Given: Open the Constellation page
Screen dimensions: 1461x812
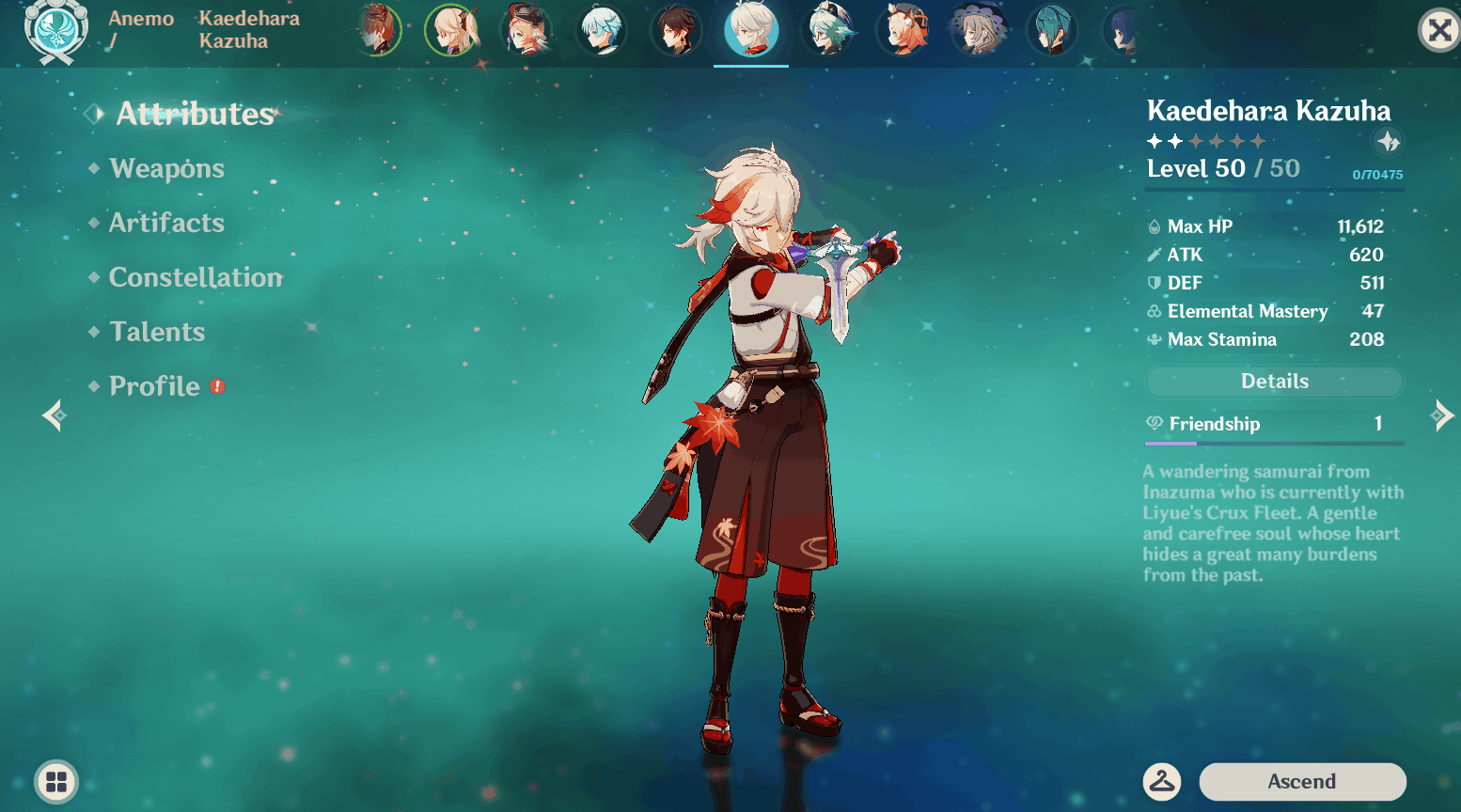Looking at the screenshot, I should click(x=196, y=277).
